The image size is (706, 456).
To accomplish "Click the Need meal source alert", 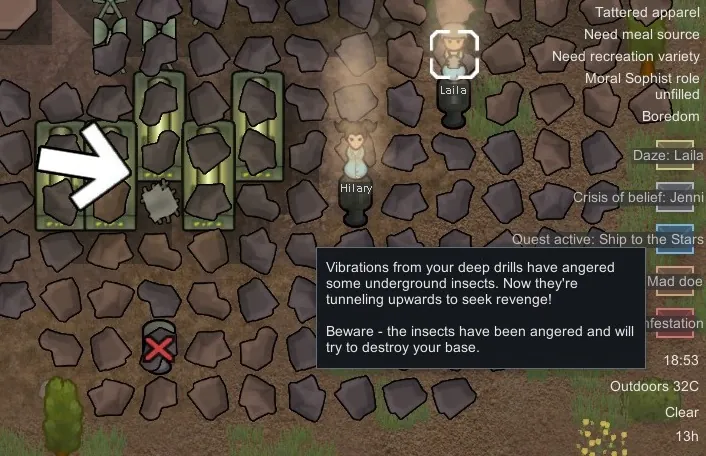I will 641,35.
